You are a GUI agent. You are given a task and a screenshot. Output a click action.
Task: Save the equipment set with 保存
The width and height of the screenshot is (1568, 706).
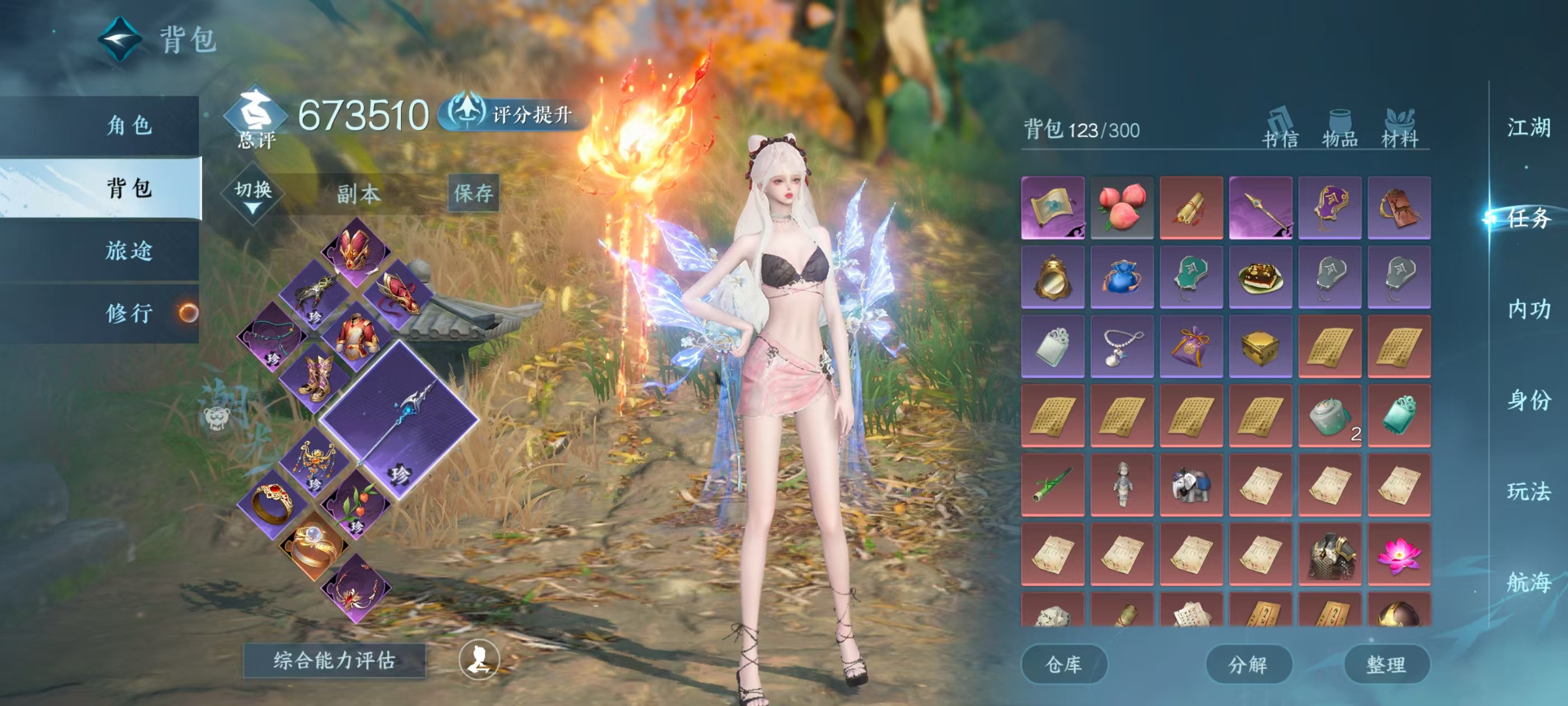pos(473,194)
